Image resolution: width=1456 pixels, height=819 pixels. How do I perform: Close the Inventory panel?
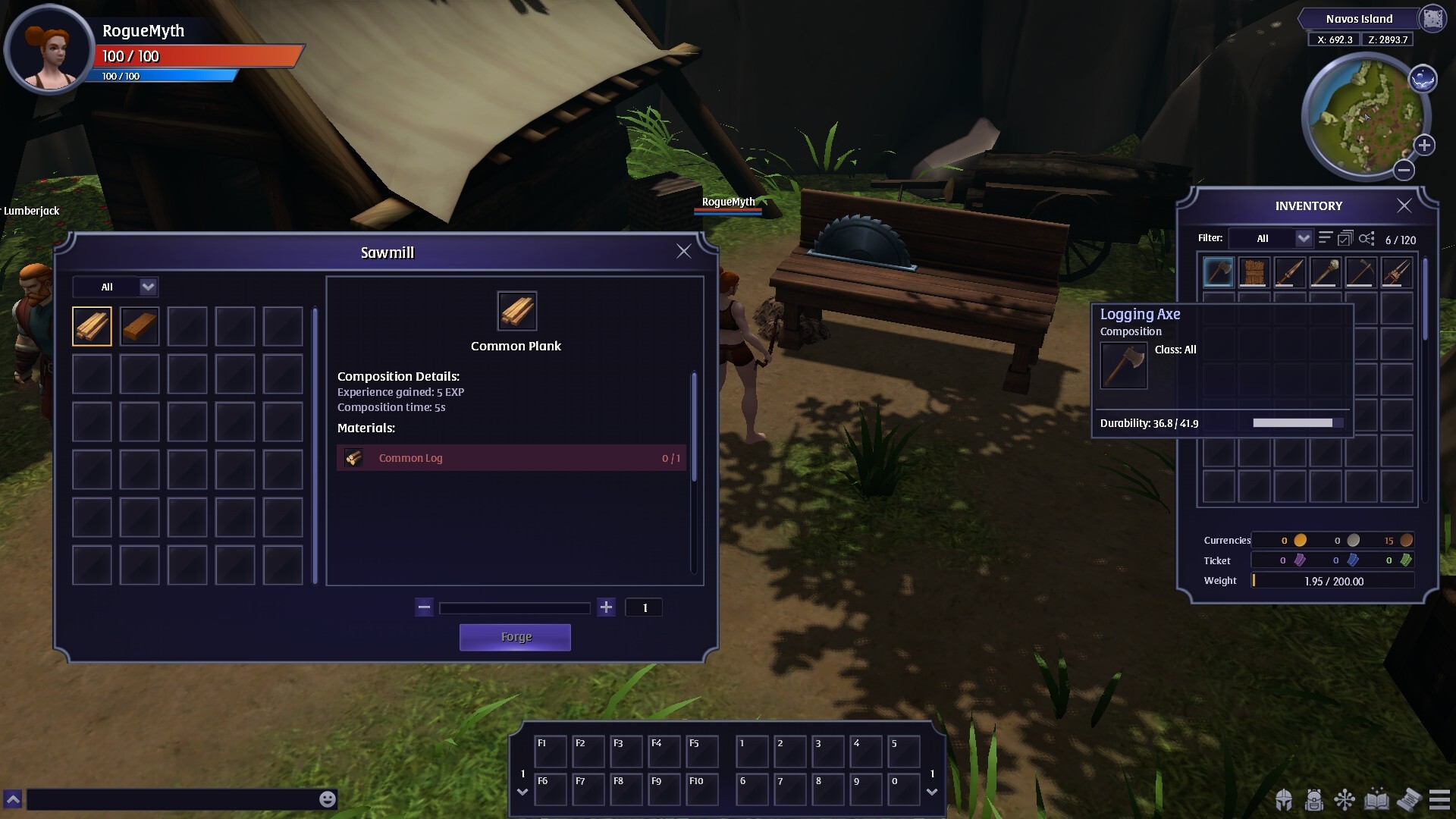pos(1404,206)
